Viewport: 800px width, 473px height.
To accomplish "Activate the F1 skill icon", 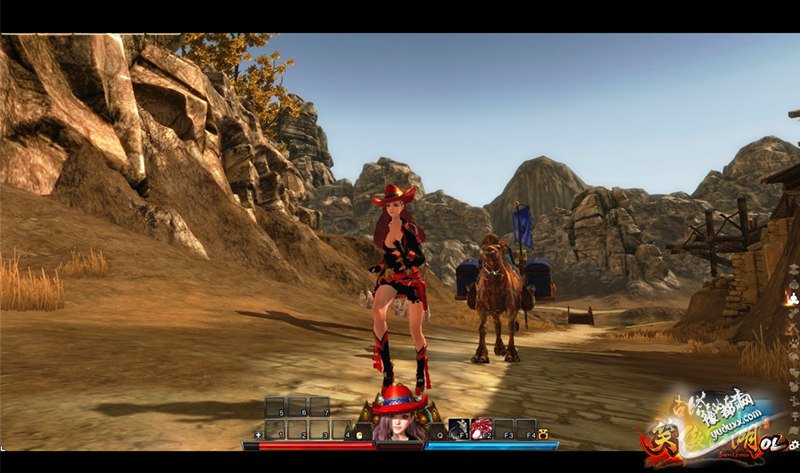I will 458,429.
